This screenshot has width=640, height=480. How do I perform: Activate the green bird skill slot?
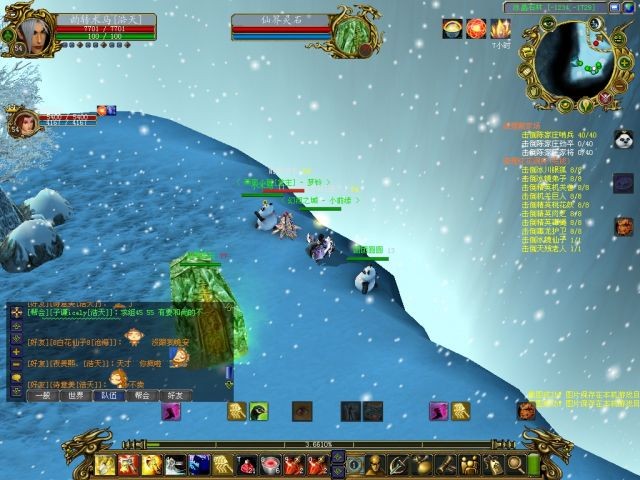coord(259,411)
